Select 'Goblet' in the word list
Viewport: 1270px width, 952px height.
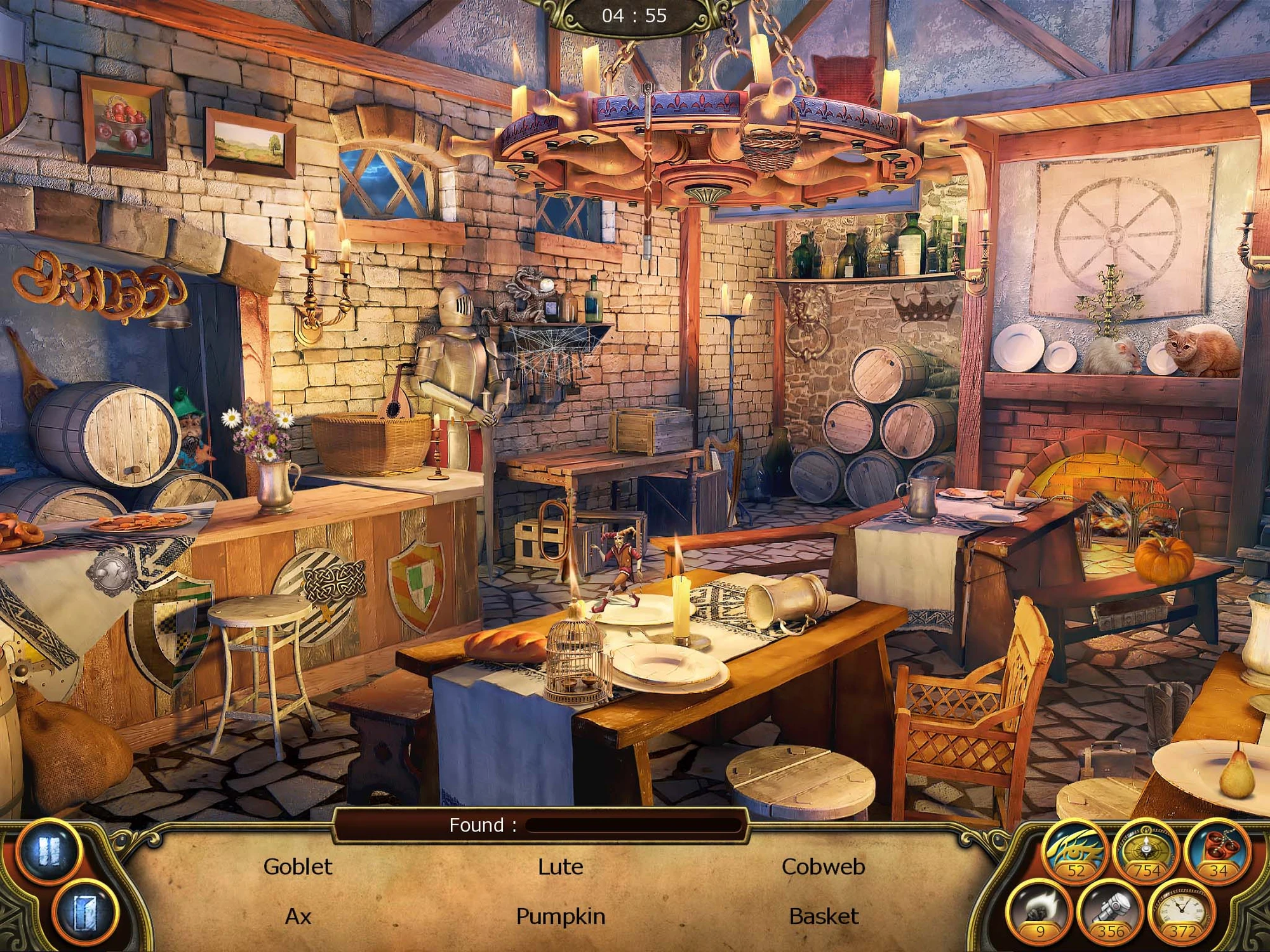tap(298, 867)
